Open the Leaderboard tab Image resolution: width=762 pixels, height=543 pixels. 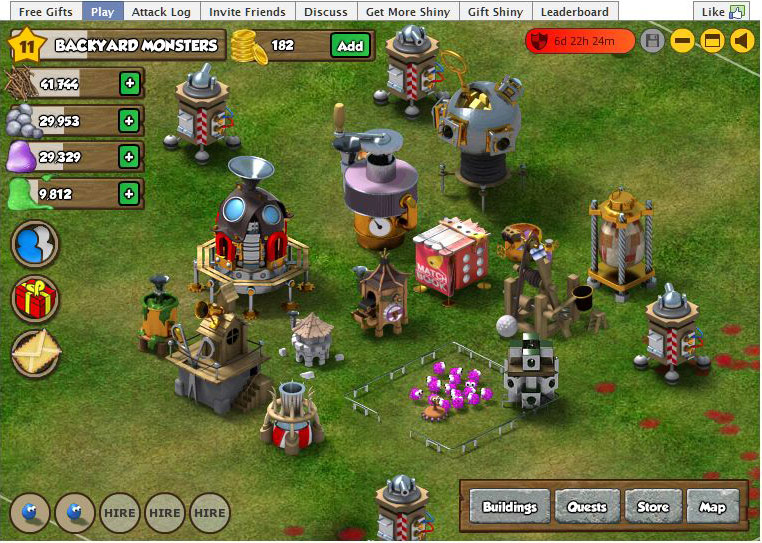pos(575,12)
